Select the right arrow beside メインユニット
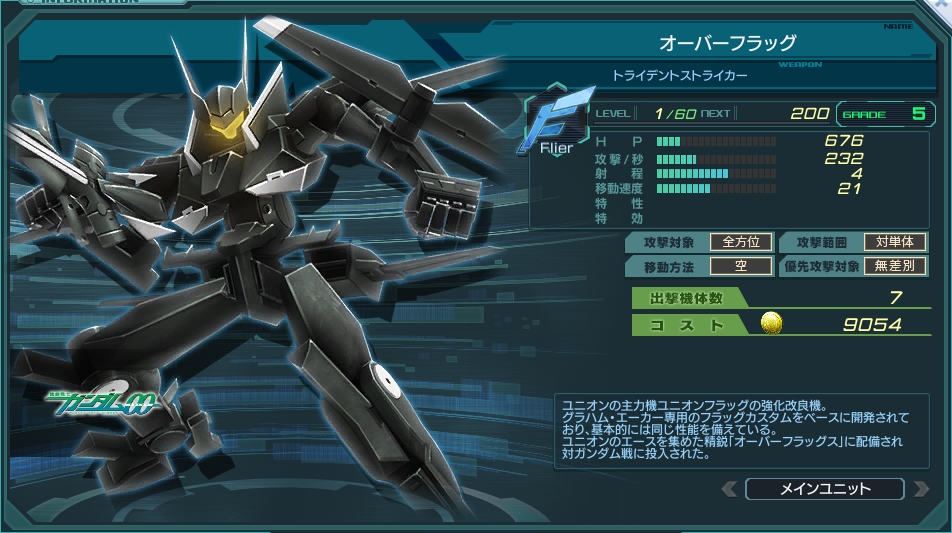The width and height of the screenshot is (952, 533). point(918,489)
